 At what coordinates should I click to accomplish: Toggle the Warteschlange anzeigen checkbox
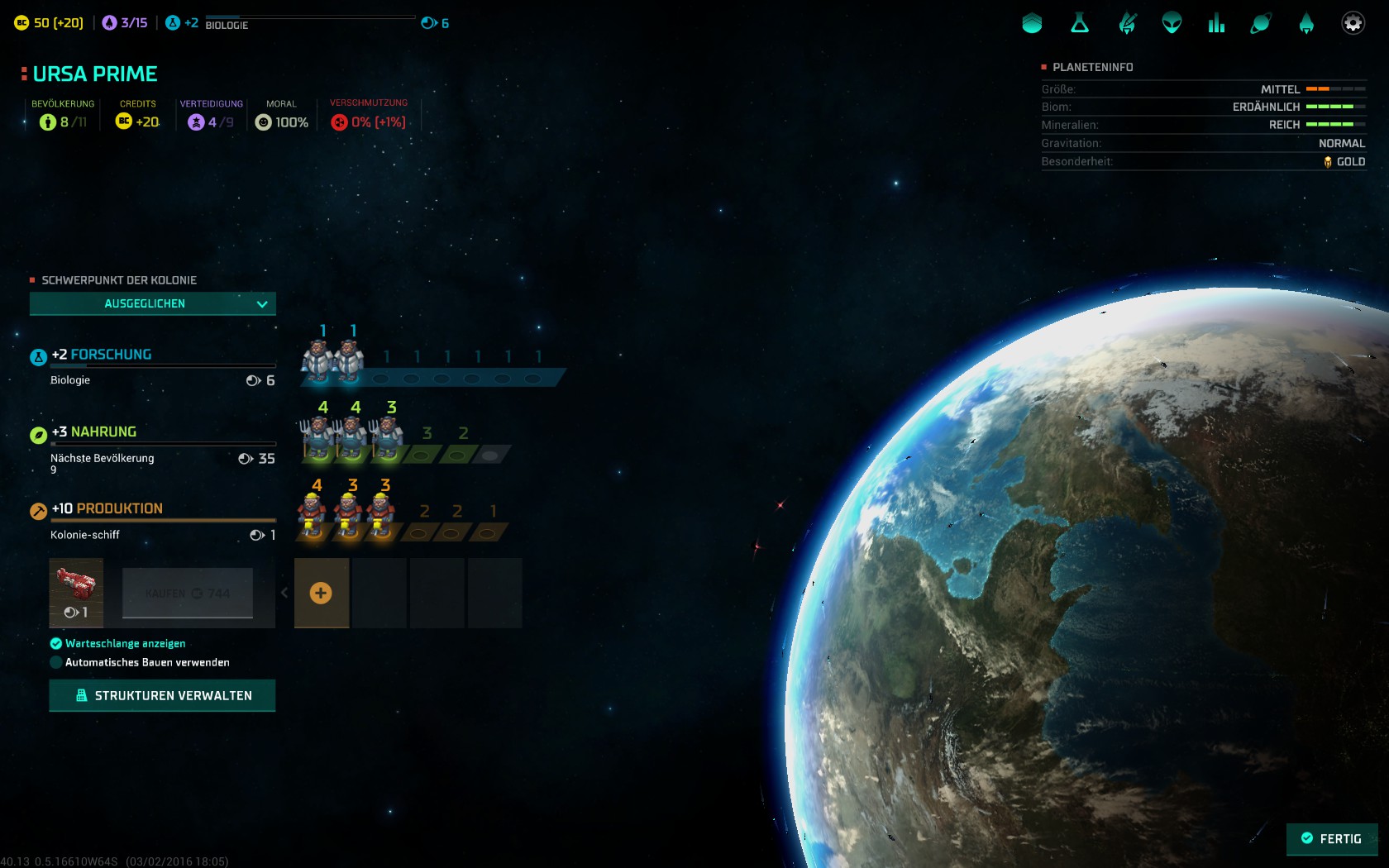pos(56,644)
